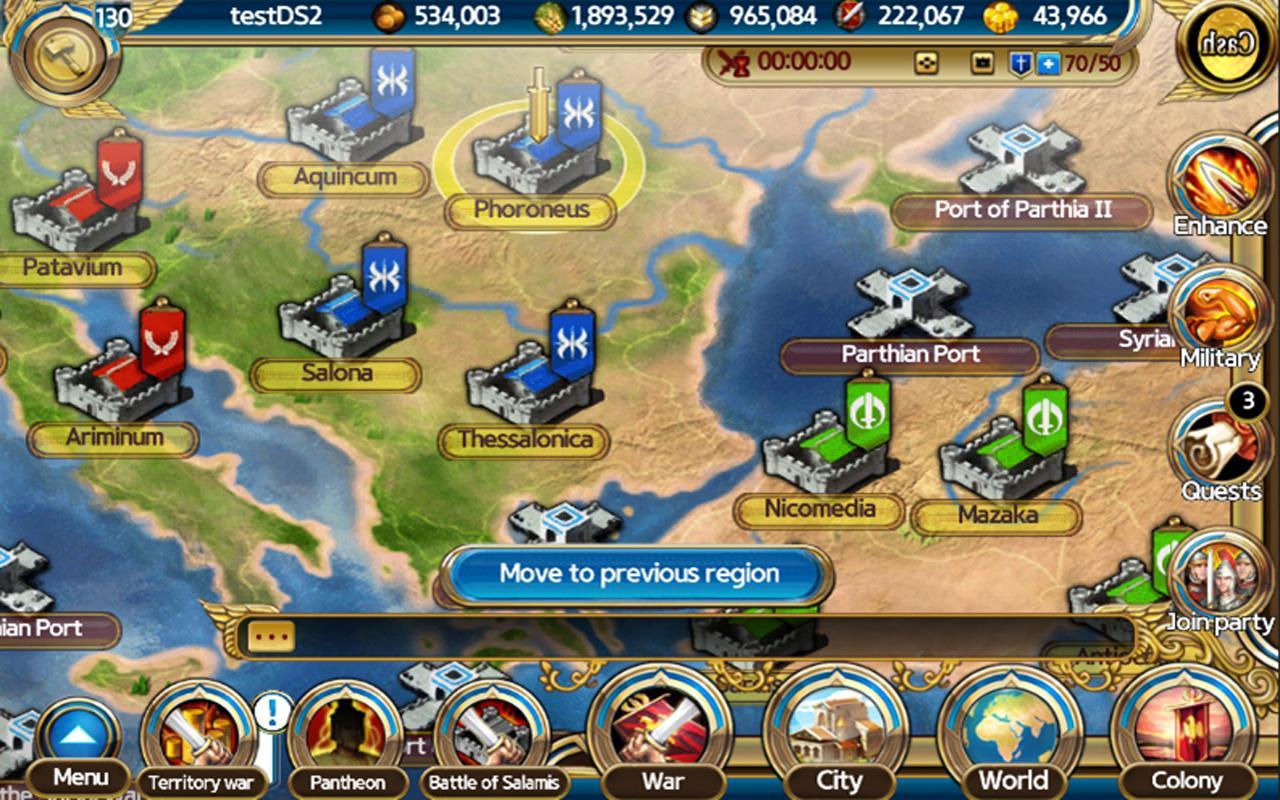The height and width of the screenshot is (800, 1280).
Task: Toggle the Menu arrow button
Action: pyautogui.click(x=80, y=737)
